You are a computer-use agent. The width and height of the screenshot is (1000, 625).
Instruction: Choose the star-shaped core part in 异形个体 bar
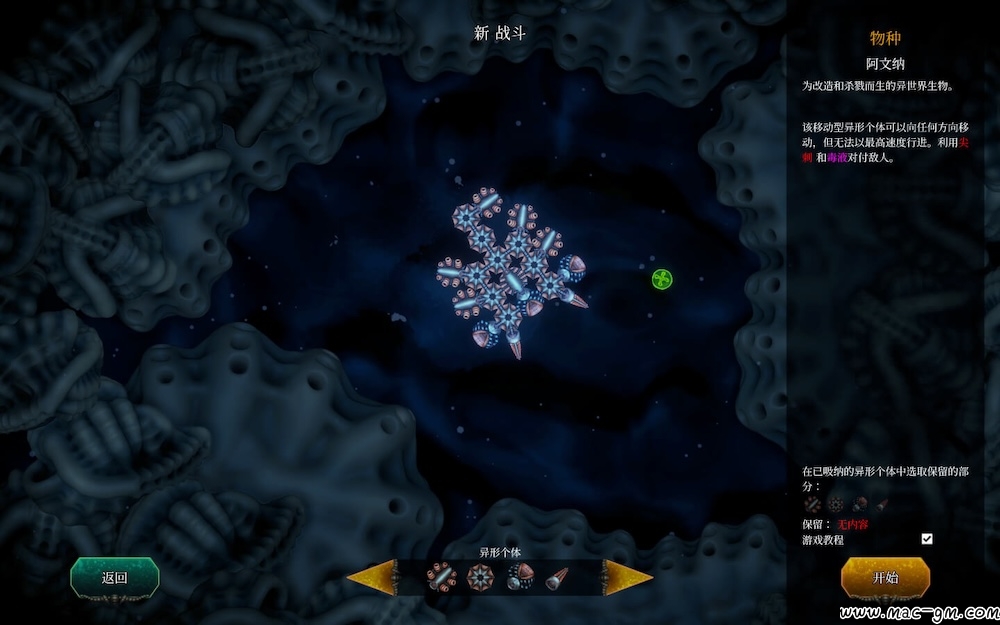coord(480,577)
